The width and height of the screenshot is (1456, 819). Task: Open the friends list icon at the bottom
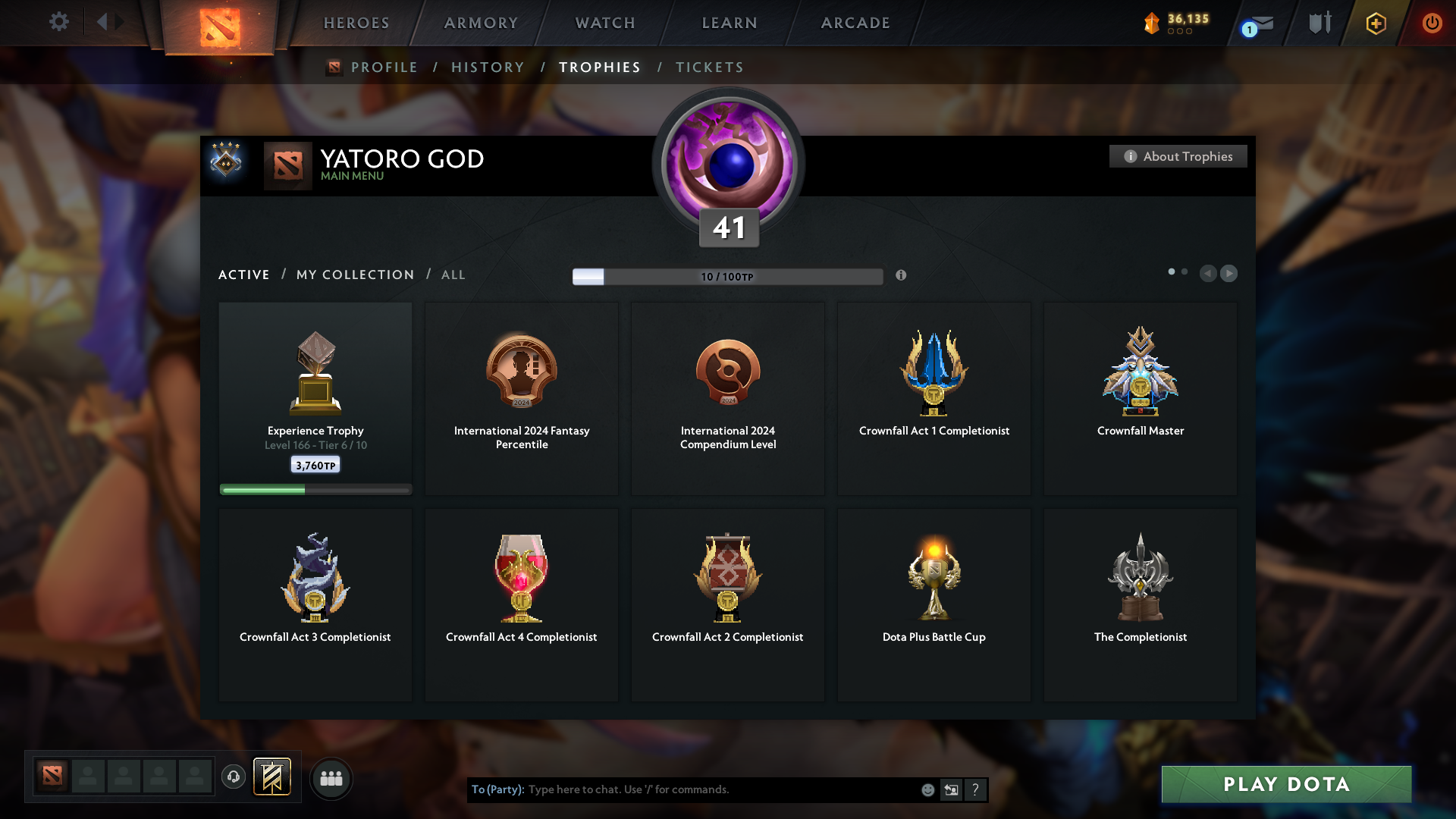pos(331,778)
